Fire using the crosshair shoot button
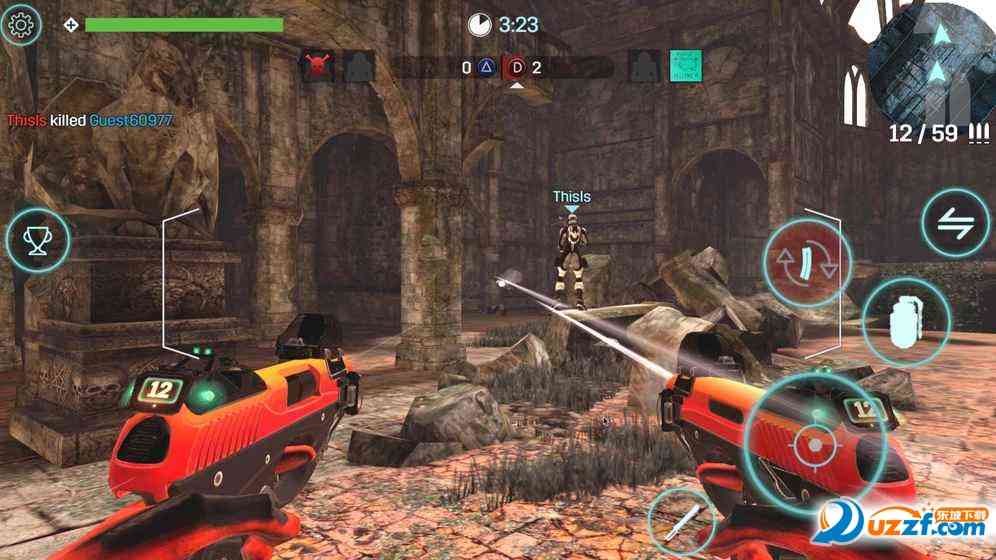996x560 pixels. tap(814, 440)
